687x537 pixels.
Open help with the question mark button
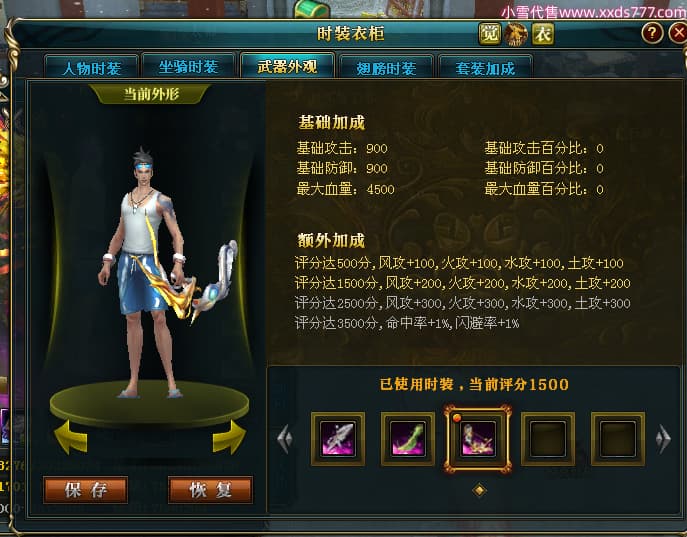tap(652, 33)
